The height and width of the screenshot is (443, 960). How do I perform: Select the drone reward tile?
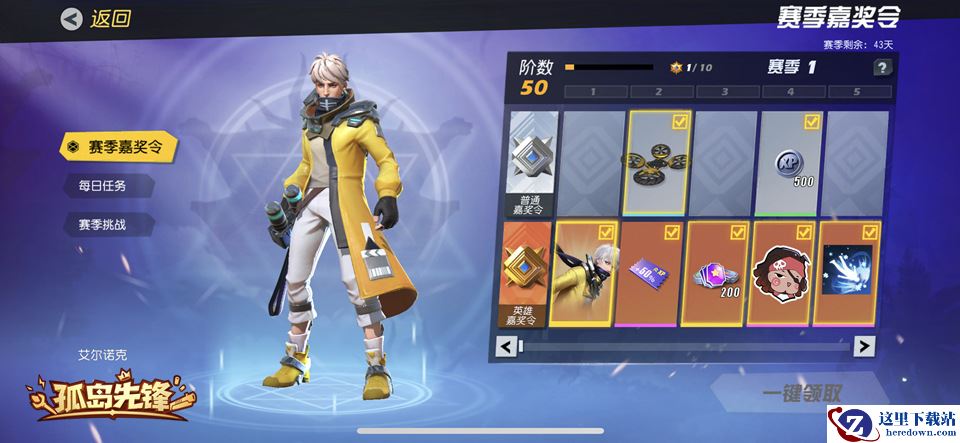pos(658,163)
